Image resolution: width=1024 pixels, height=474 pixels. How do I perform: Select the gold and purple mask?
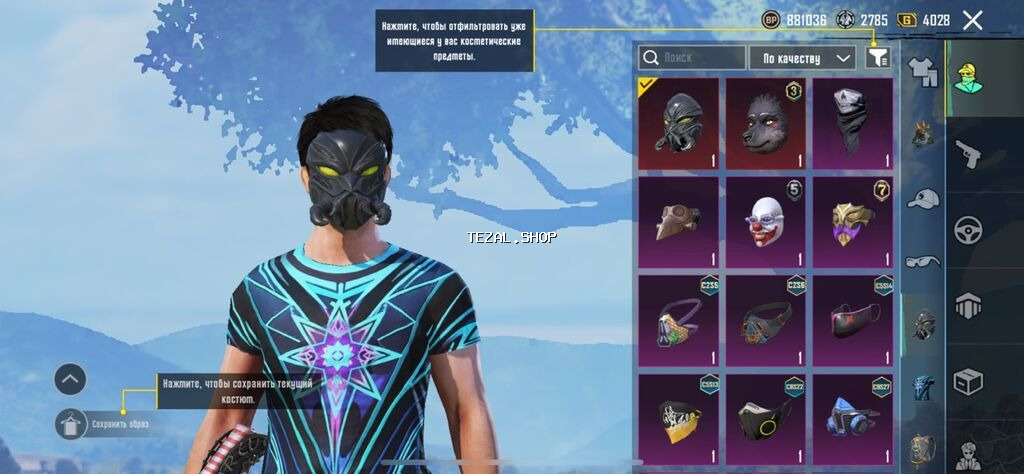click(x=852, y=222)
